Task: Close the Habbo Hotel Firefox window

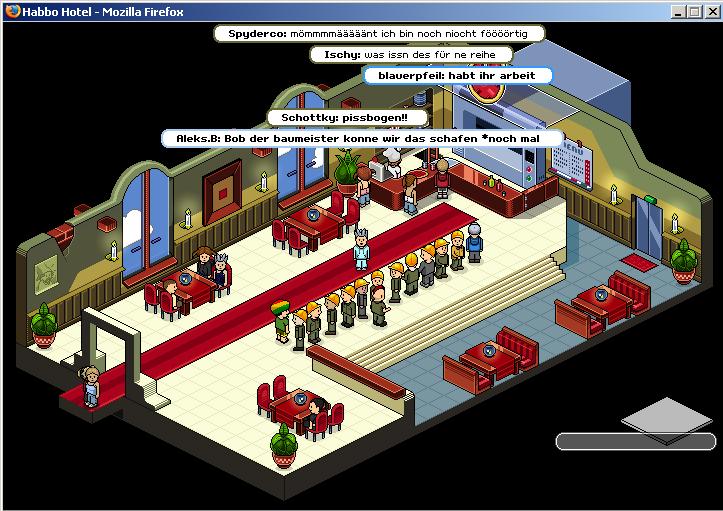Action: point(711,11)
